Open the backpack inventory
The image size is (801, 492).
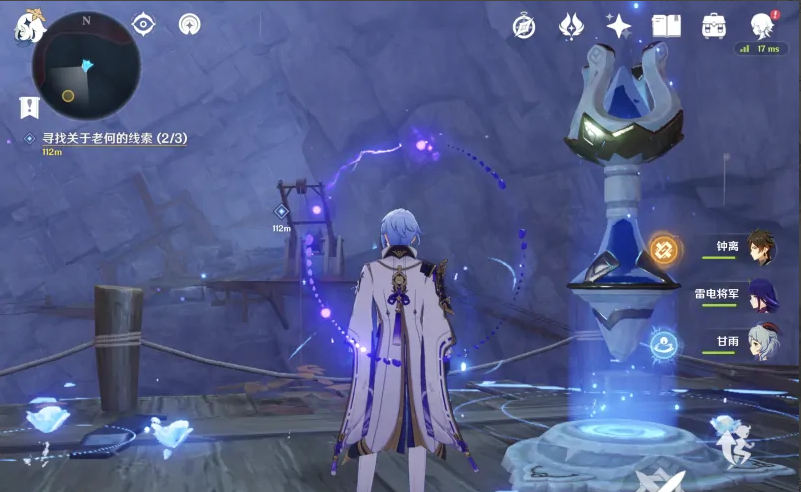[x=714, y=26]
